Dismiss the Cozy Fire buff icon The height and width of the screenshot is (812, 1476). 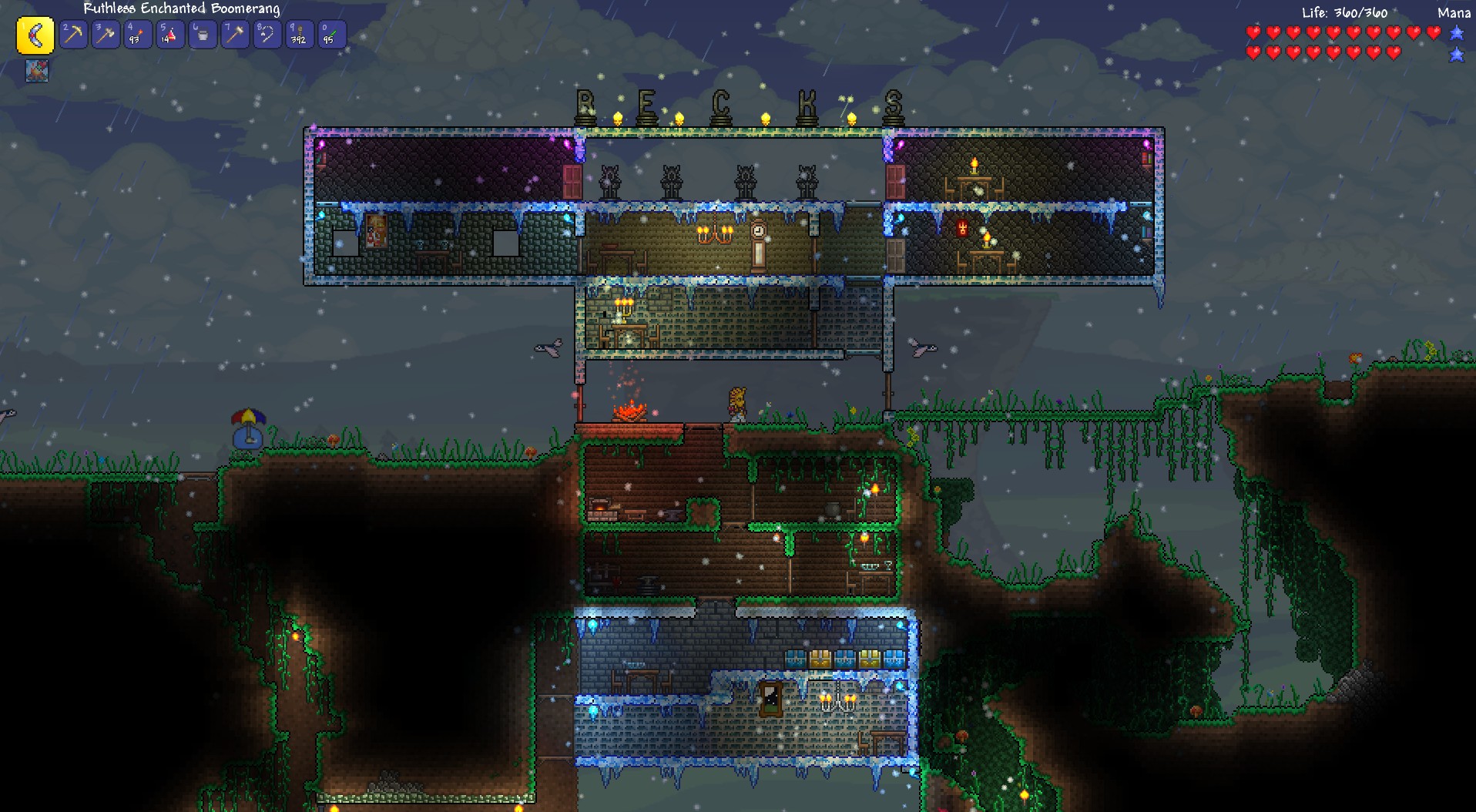point(36,72)
